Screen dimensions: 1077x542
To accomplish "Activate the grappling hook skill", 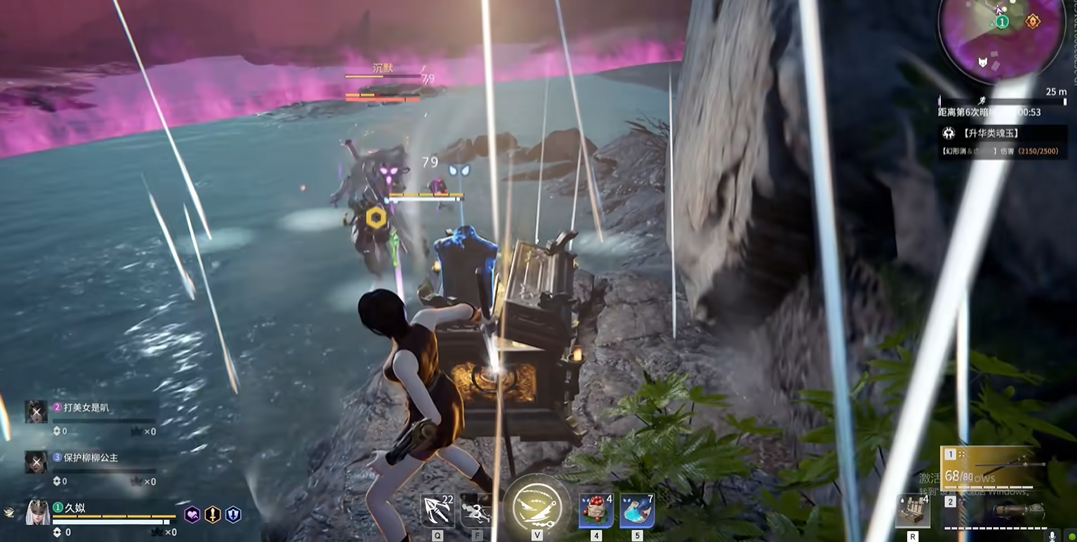I will point(437,510).
